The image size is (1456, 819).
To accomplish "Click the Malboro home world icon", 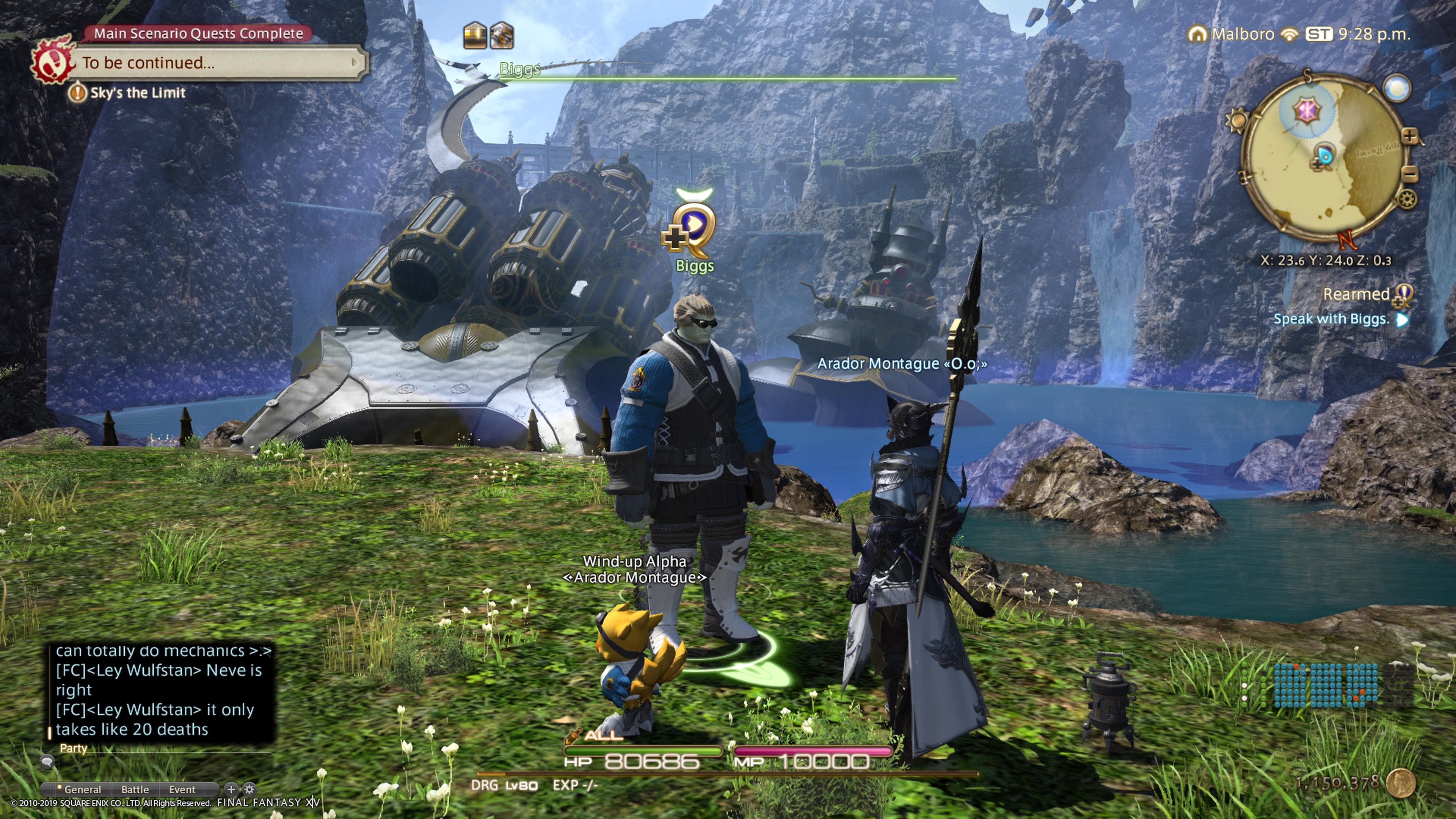I will pyautogui.click(x=1197, y=35).
